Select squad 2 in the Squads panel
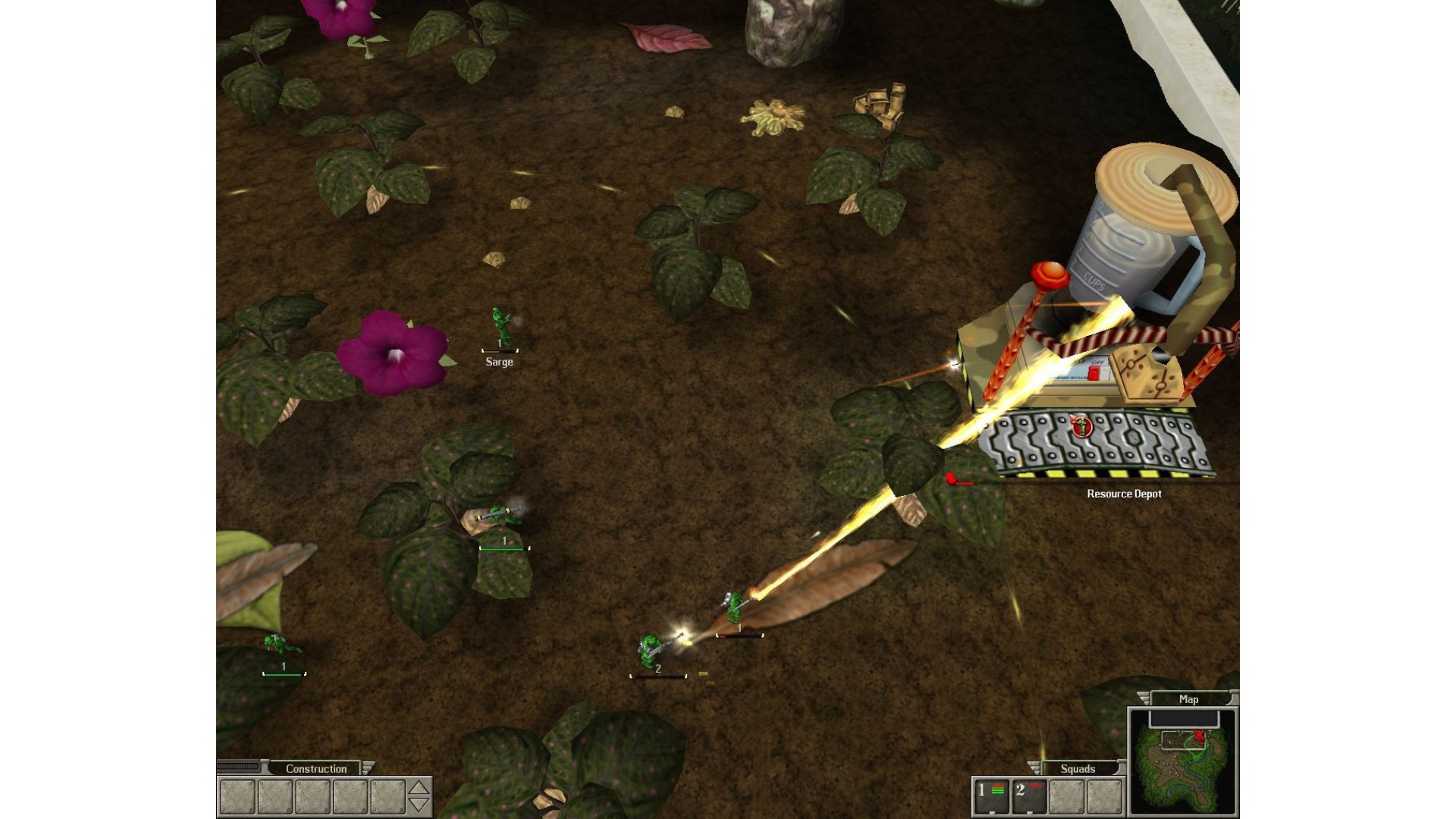The height and width of the screenshot is (819, 1456). pos(1028,796)
